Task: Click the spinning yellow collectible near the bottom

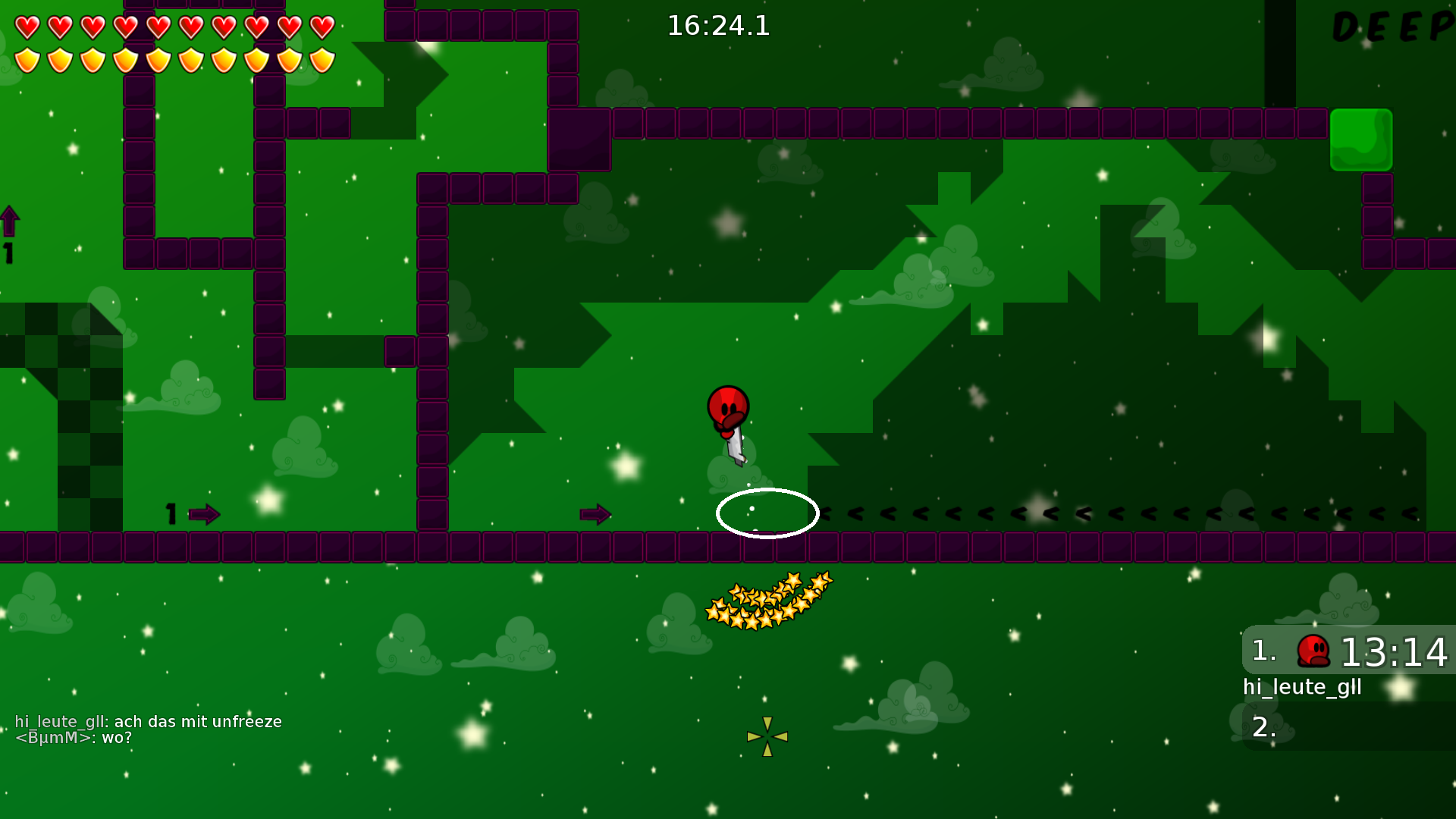Action: coord(769,735)
